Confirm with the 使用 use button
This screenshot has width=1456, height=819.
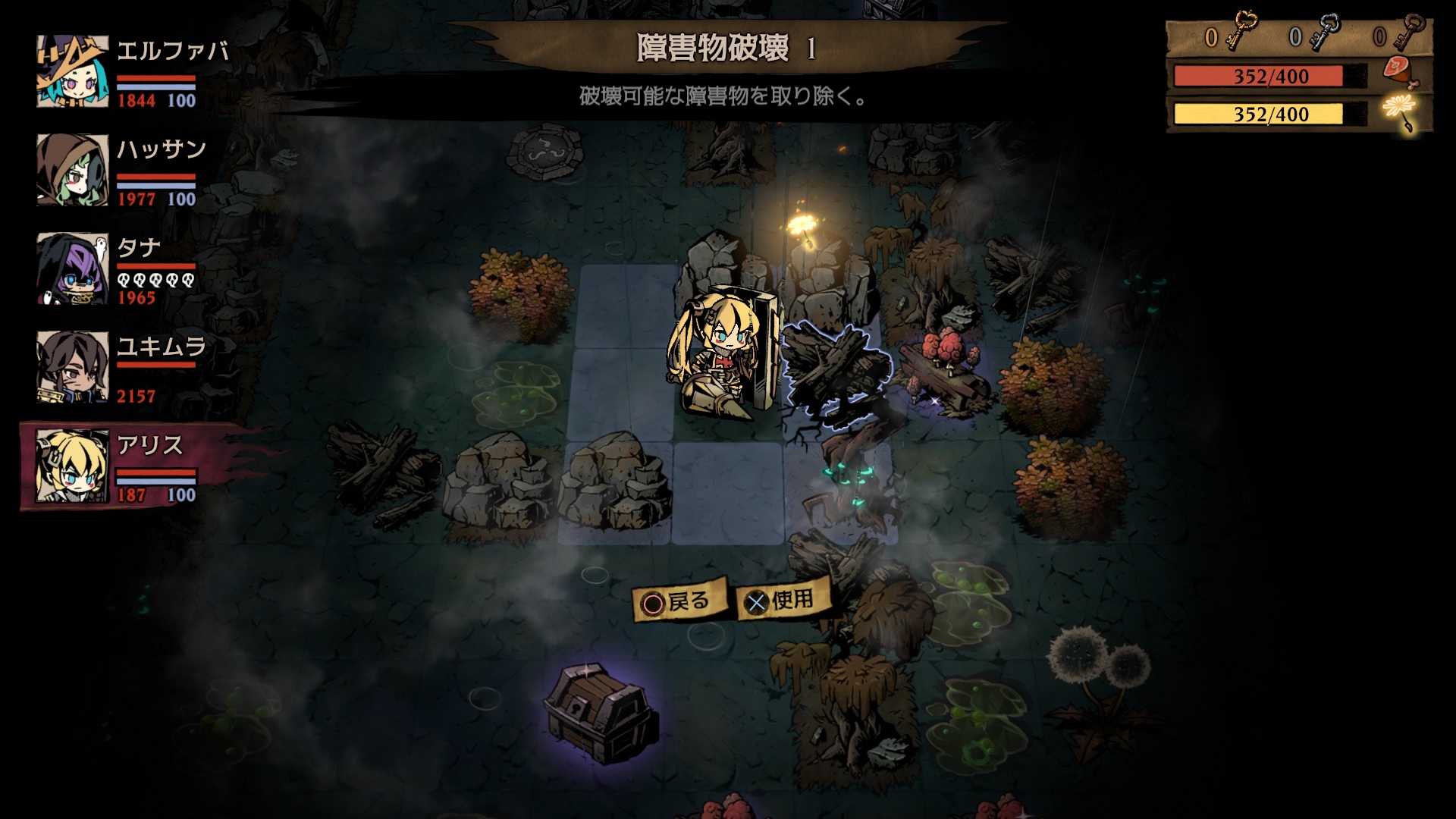coord(781,601)
